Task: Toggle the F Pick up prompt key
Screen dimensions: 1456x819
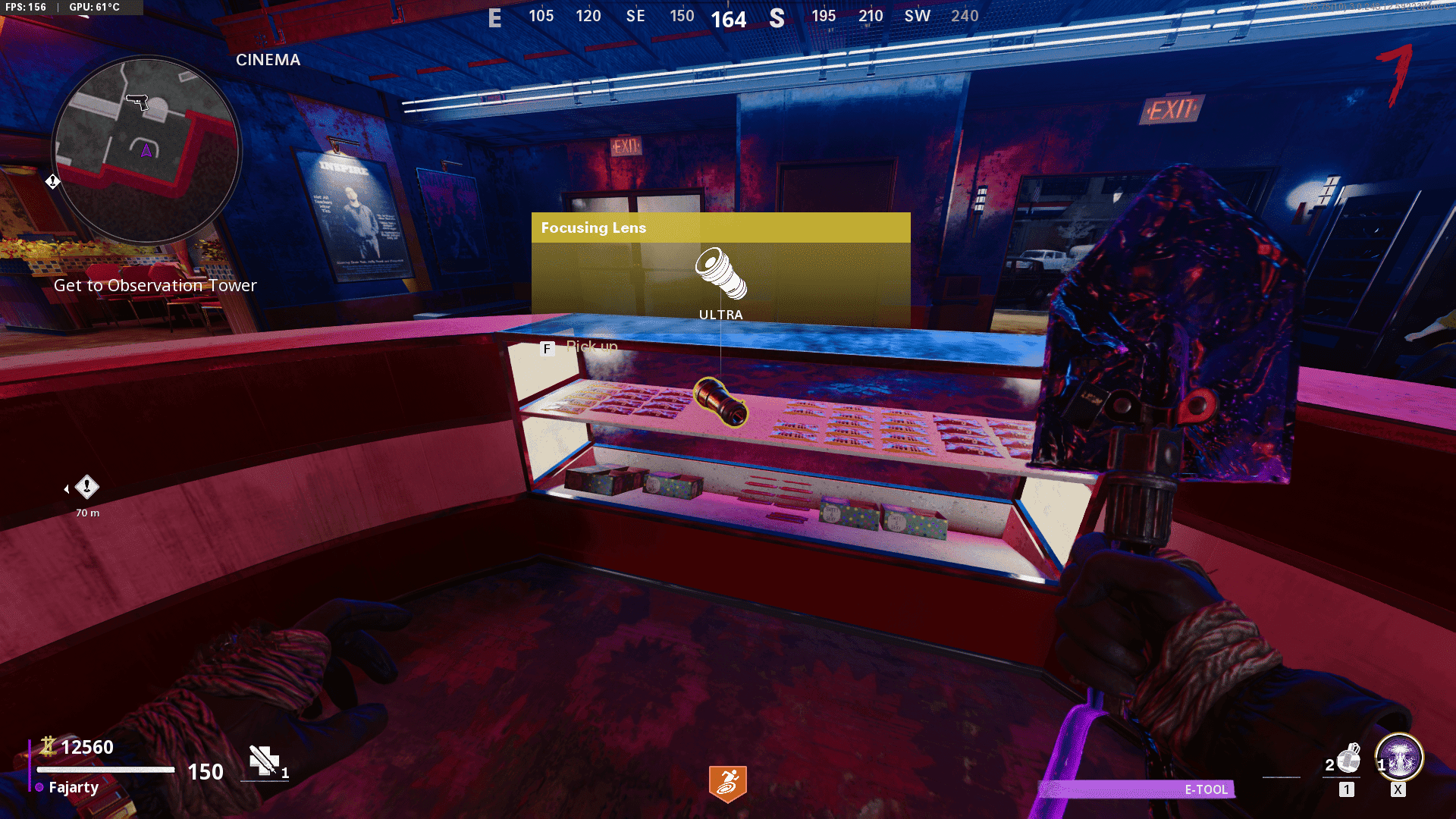Action: click(547, 350)
